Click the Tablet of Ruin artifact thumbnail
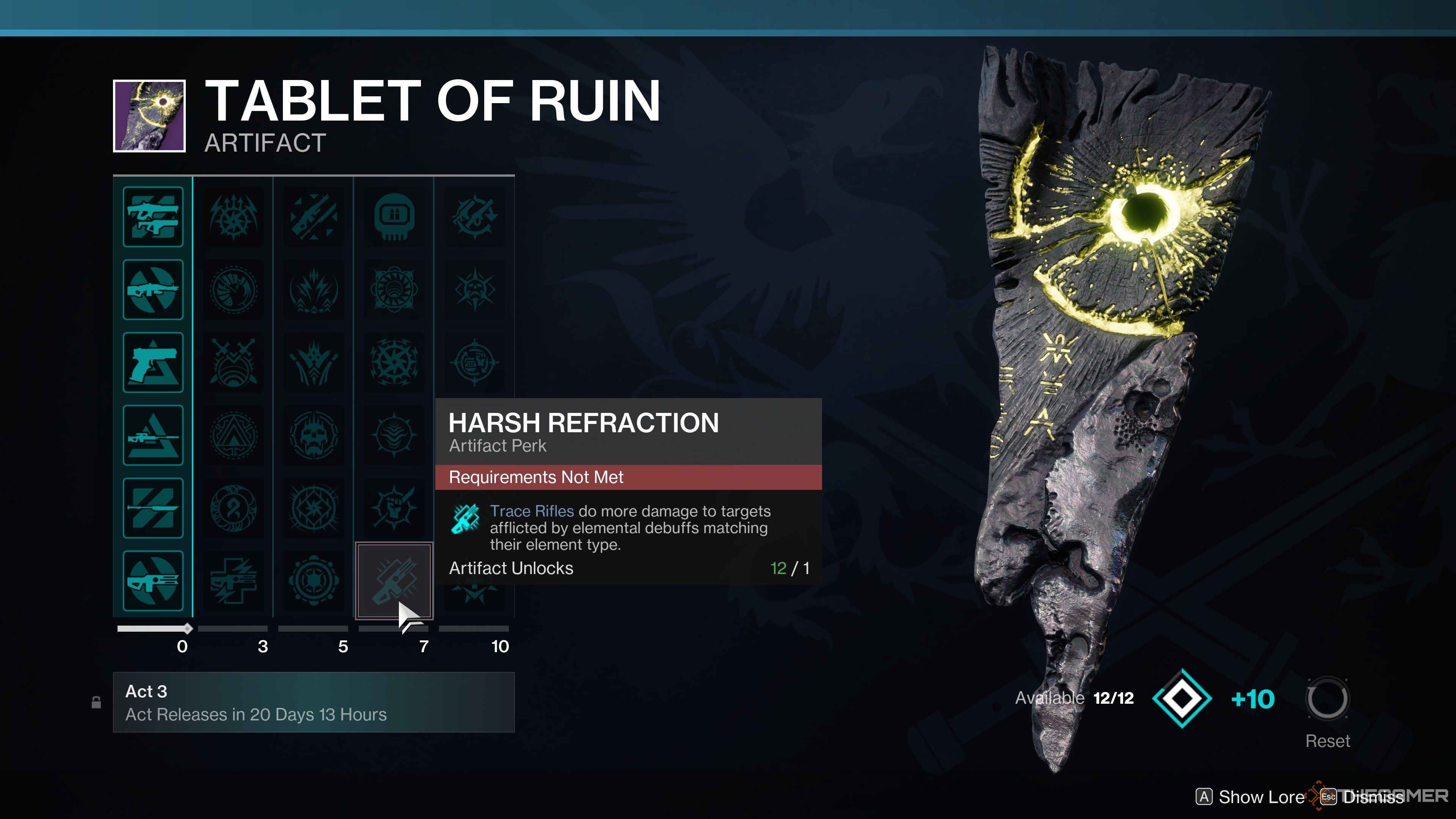1456x819 pixels. point(149,116)
